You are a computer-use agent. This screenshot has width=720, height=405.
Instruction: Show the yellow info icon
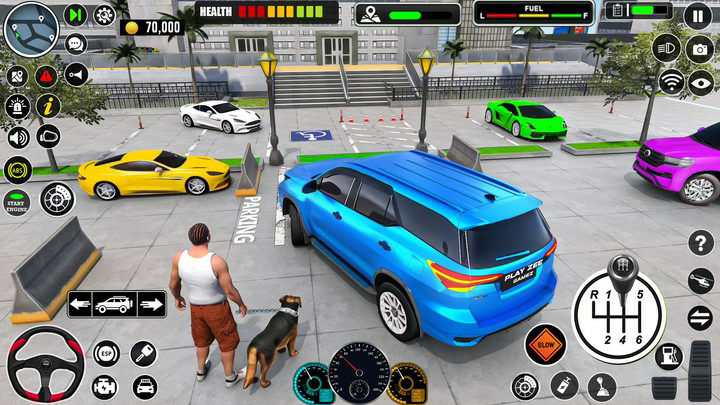pyautogui.click(x=48, y=106)
